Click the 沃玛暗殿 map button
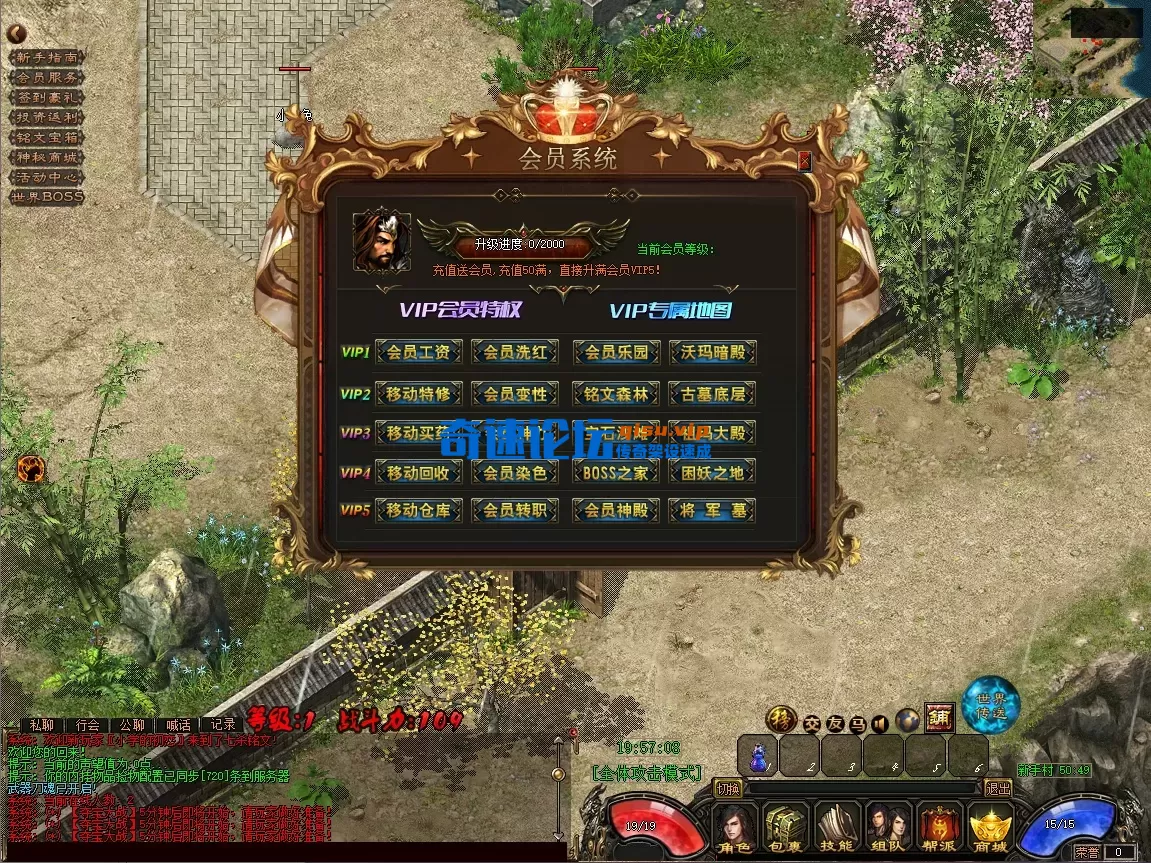The width and height of the screenshot is (1151, 863). click(712, 352)
